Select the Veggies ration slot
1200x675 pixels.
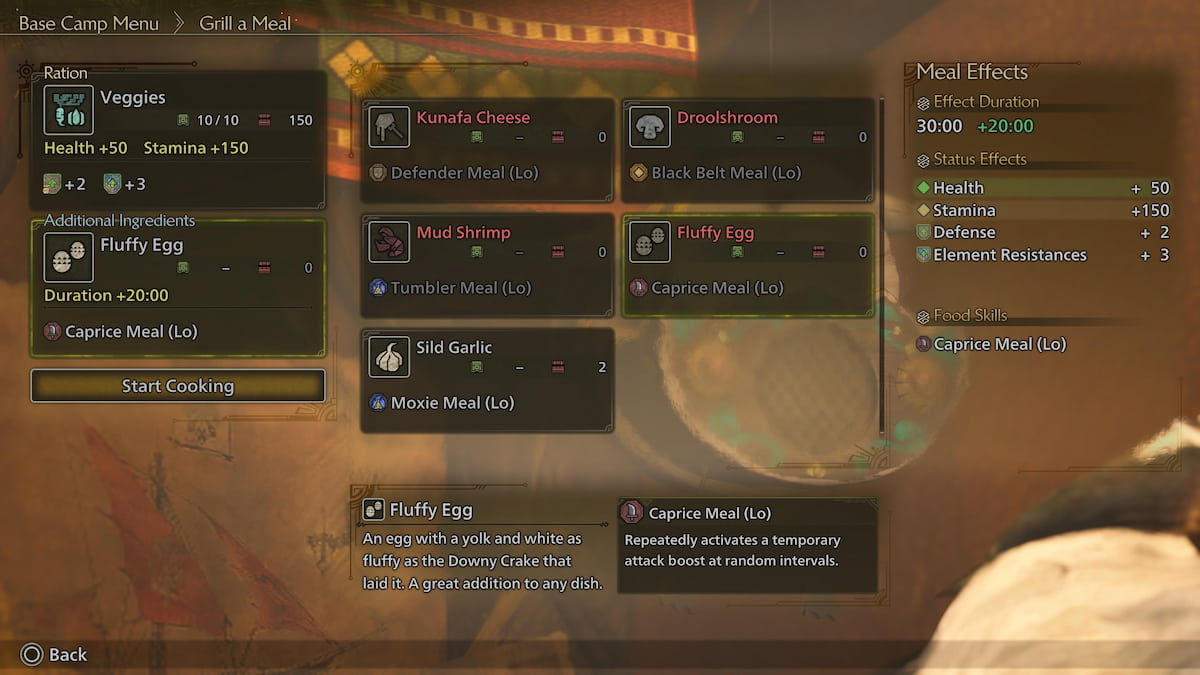tap(178, 138)
